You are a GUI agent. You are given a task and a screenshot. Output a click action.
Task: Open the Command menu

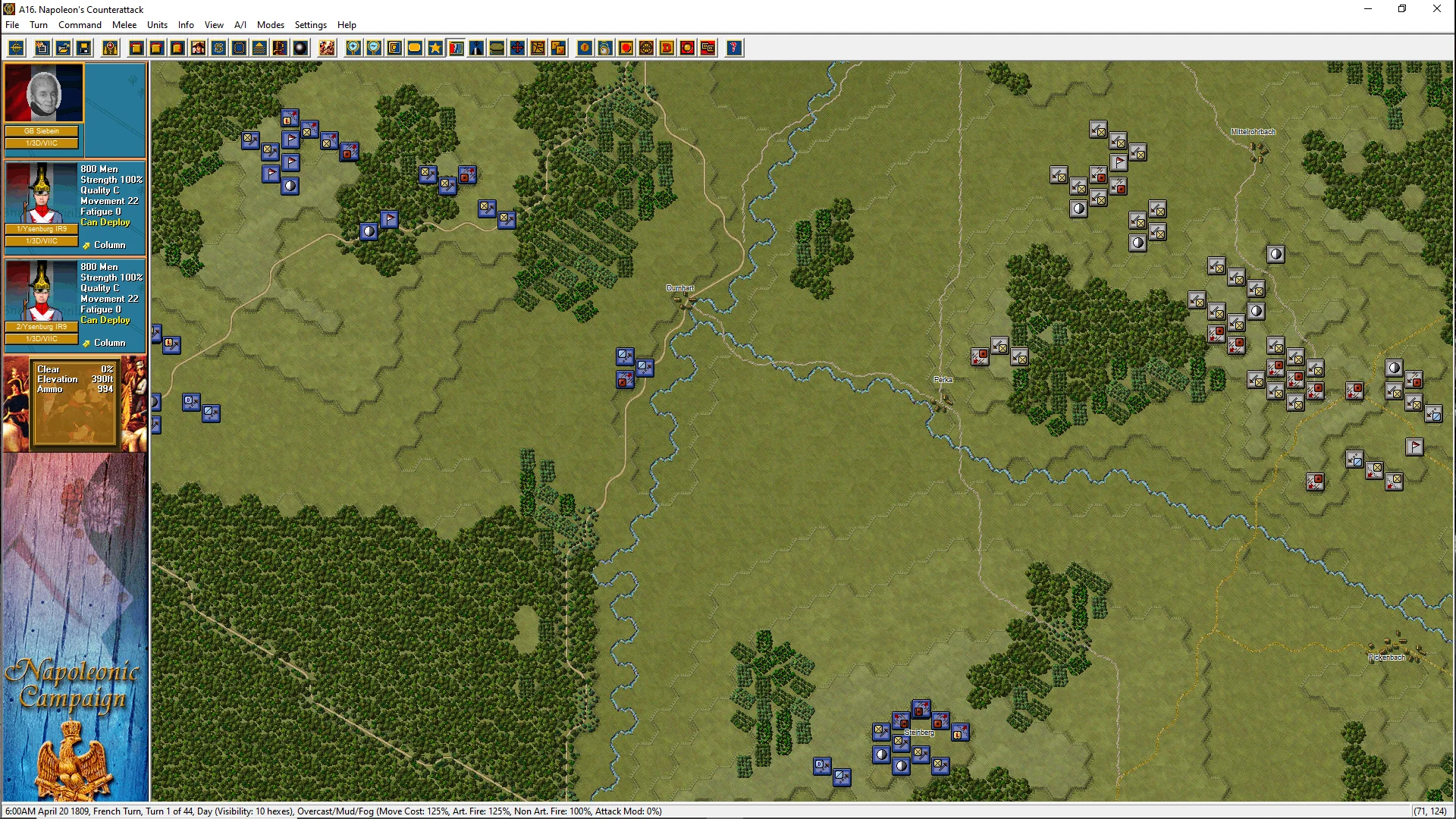click(80, 25)
